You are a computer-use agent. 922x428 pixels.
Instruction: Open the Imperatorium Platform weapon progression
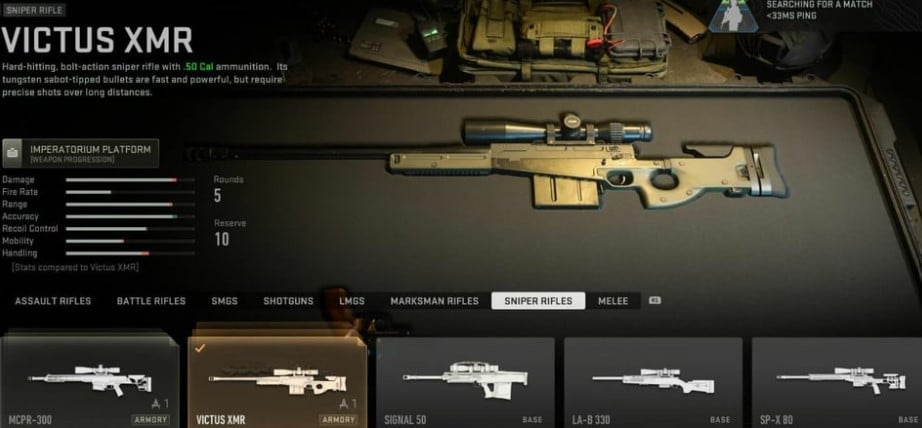pyautogui.click(x=81, y=153)
